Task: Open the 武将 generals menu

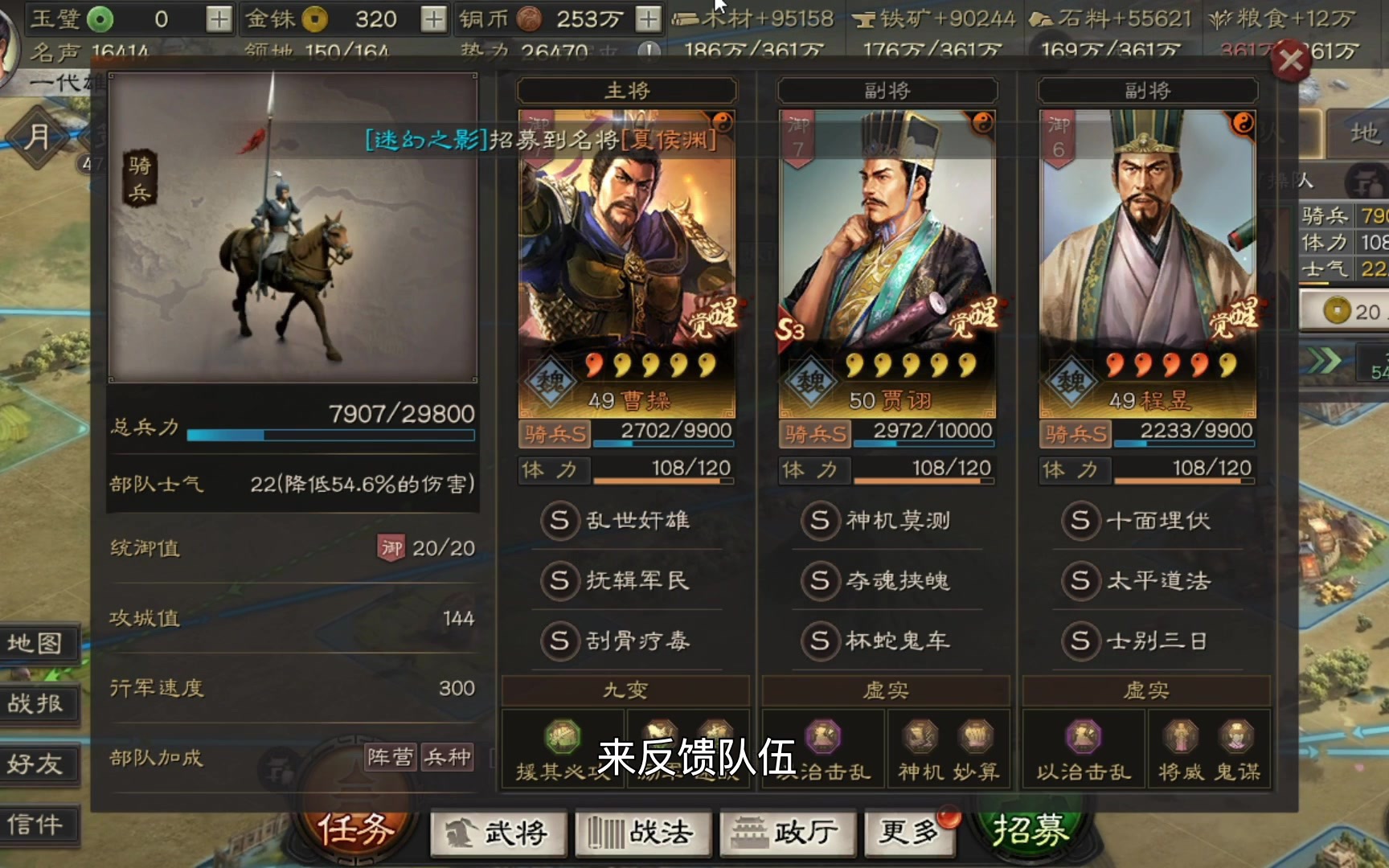Action: click(x=499, y=833)
